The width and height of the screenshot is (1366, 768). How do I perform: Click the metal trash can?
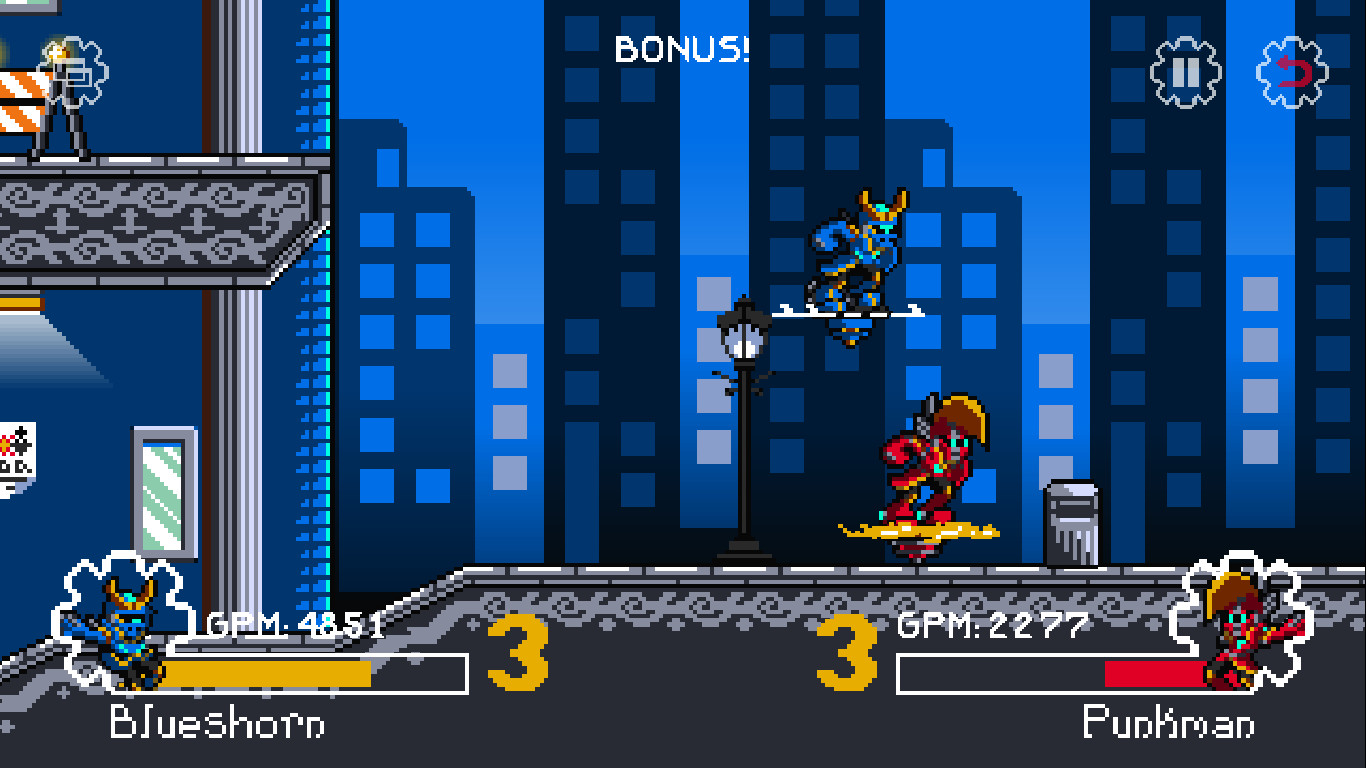(x=1071, y=520)
